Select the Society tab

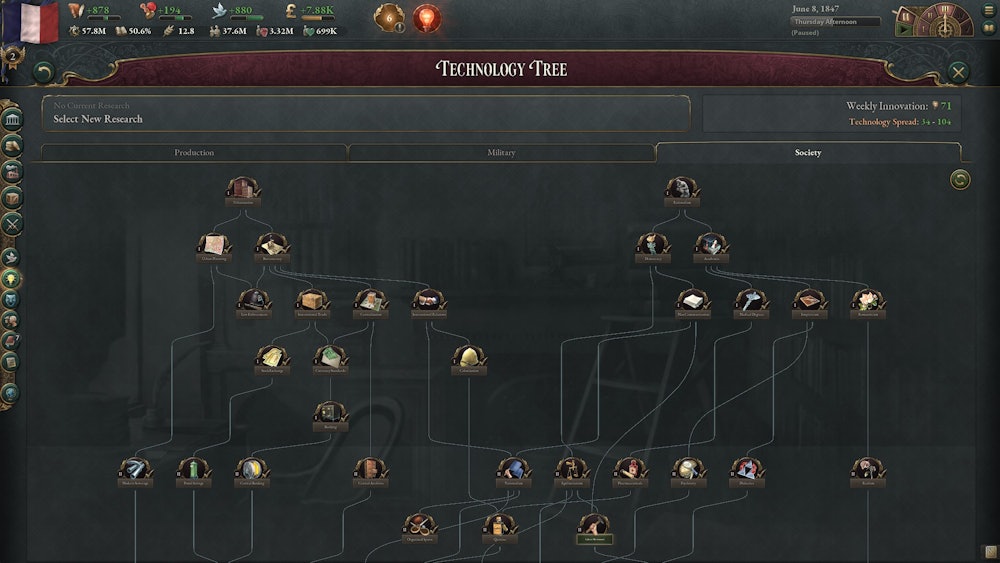click(808, 153)
